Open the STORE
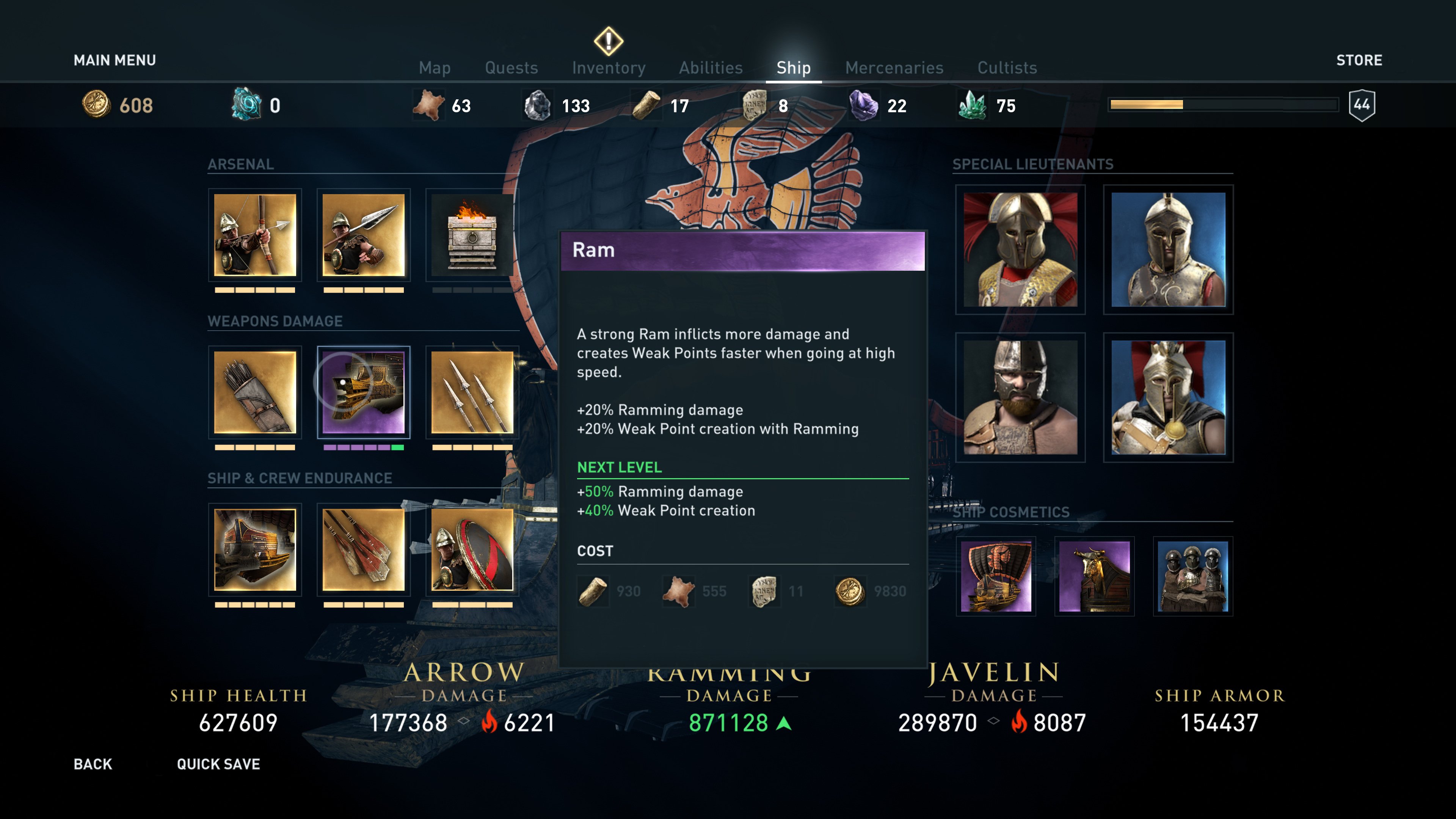This screenshot has height=819, width=1456. (x=1359, y=61)
